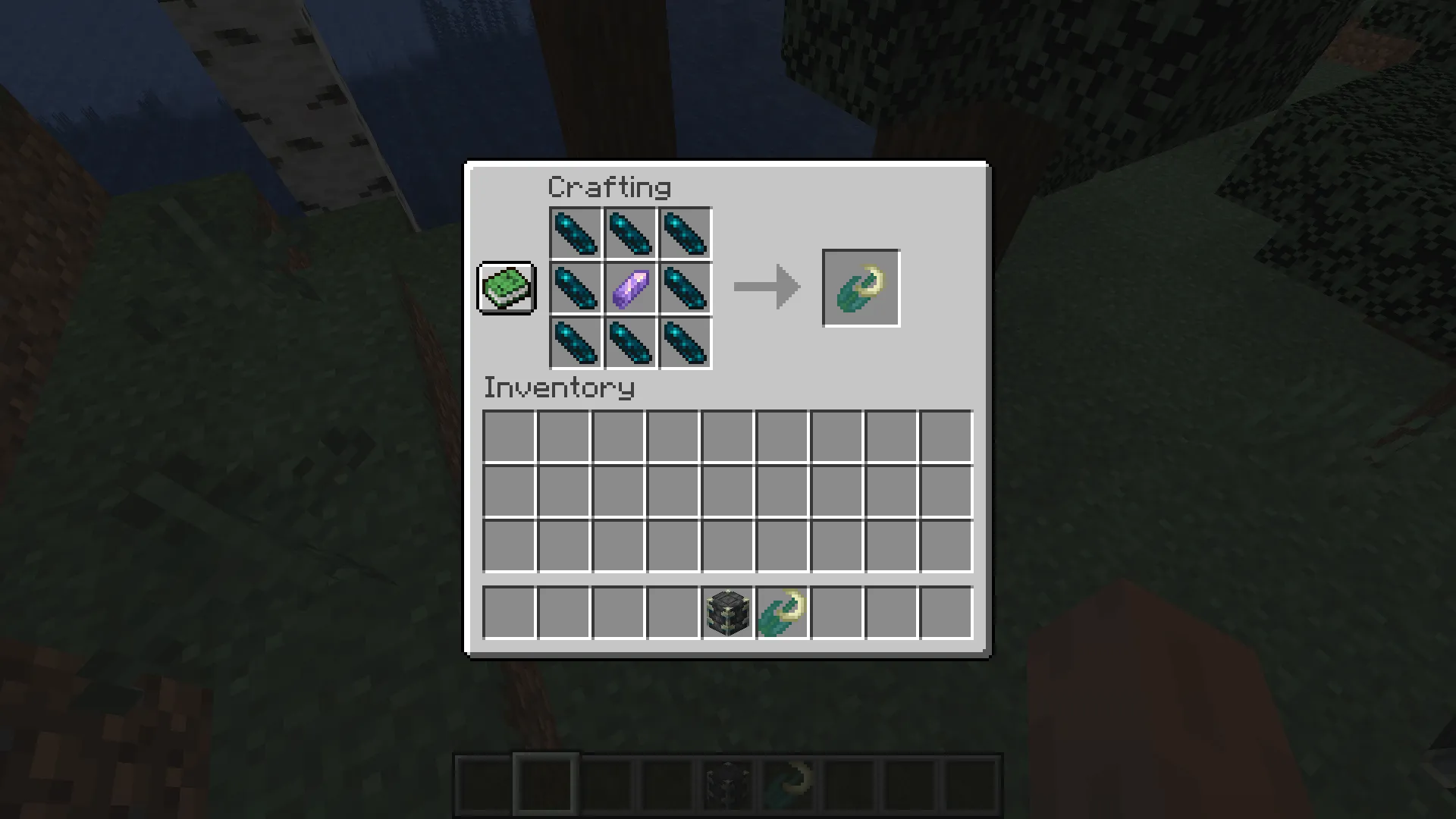The width and height of the screenshot is (1456, 819).
Task: Click the first empty inventory slot top row
Action: point(507,436)
